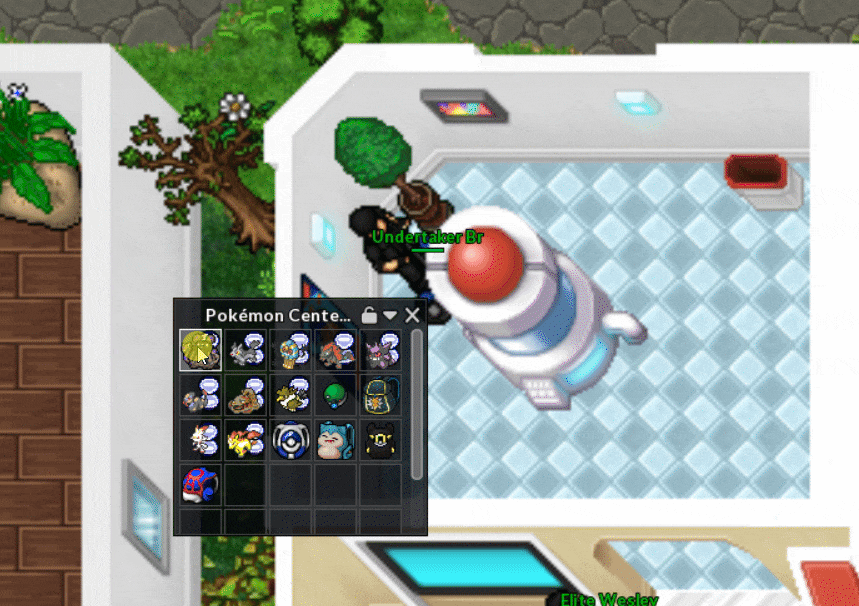
Task: Pick the green ball item slot
Action: 335,394
